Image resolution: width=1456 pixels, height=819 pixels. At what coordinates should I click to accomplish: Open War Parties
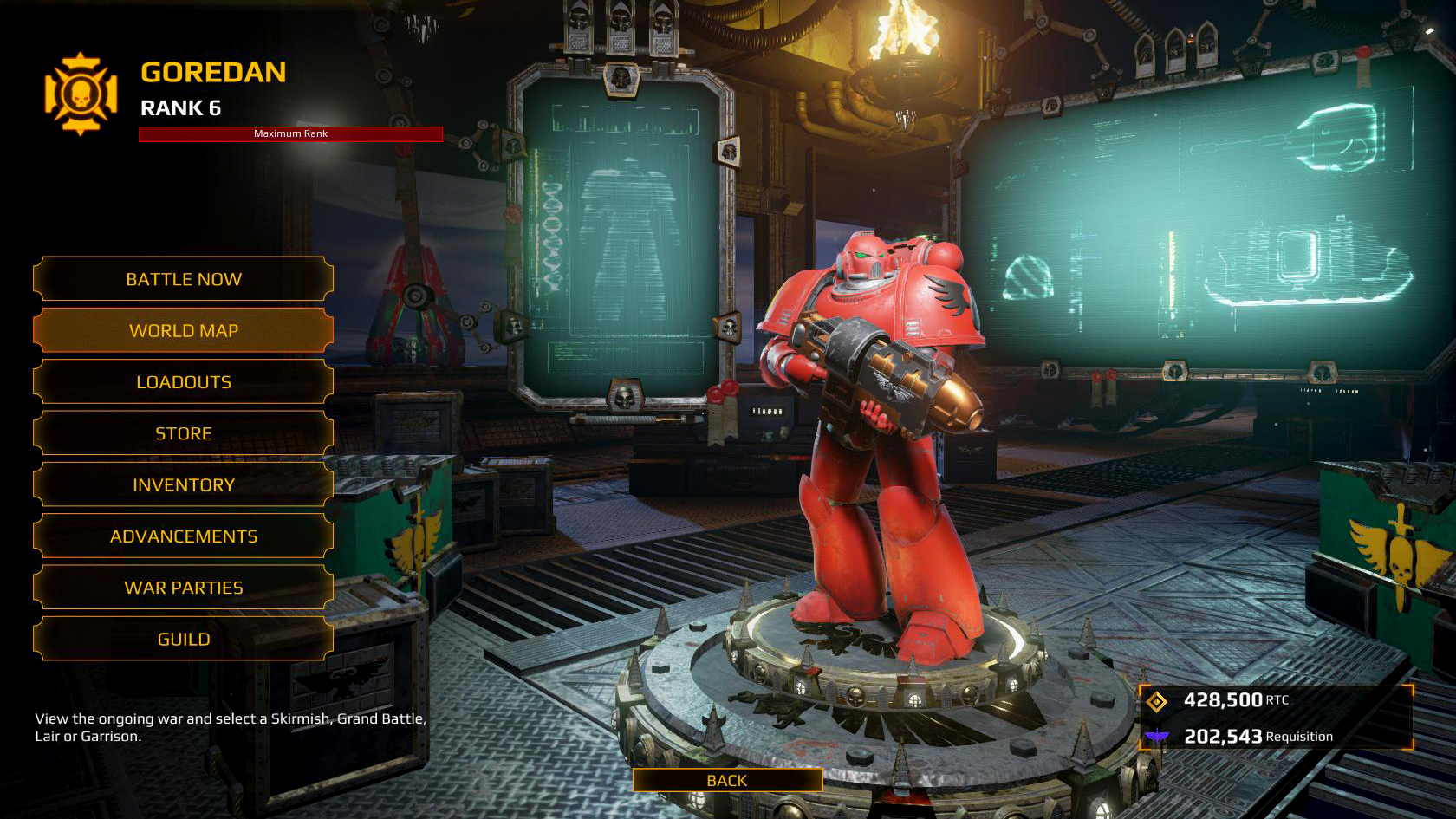coord(183,587)
